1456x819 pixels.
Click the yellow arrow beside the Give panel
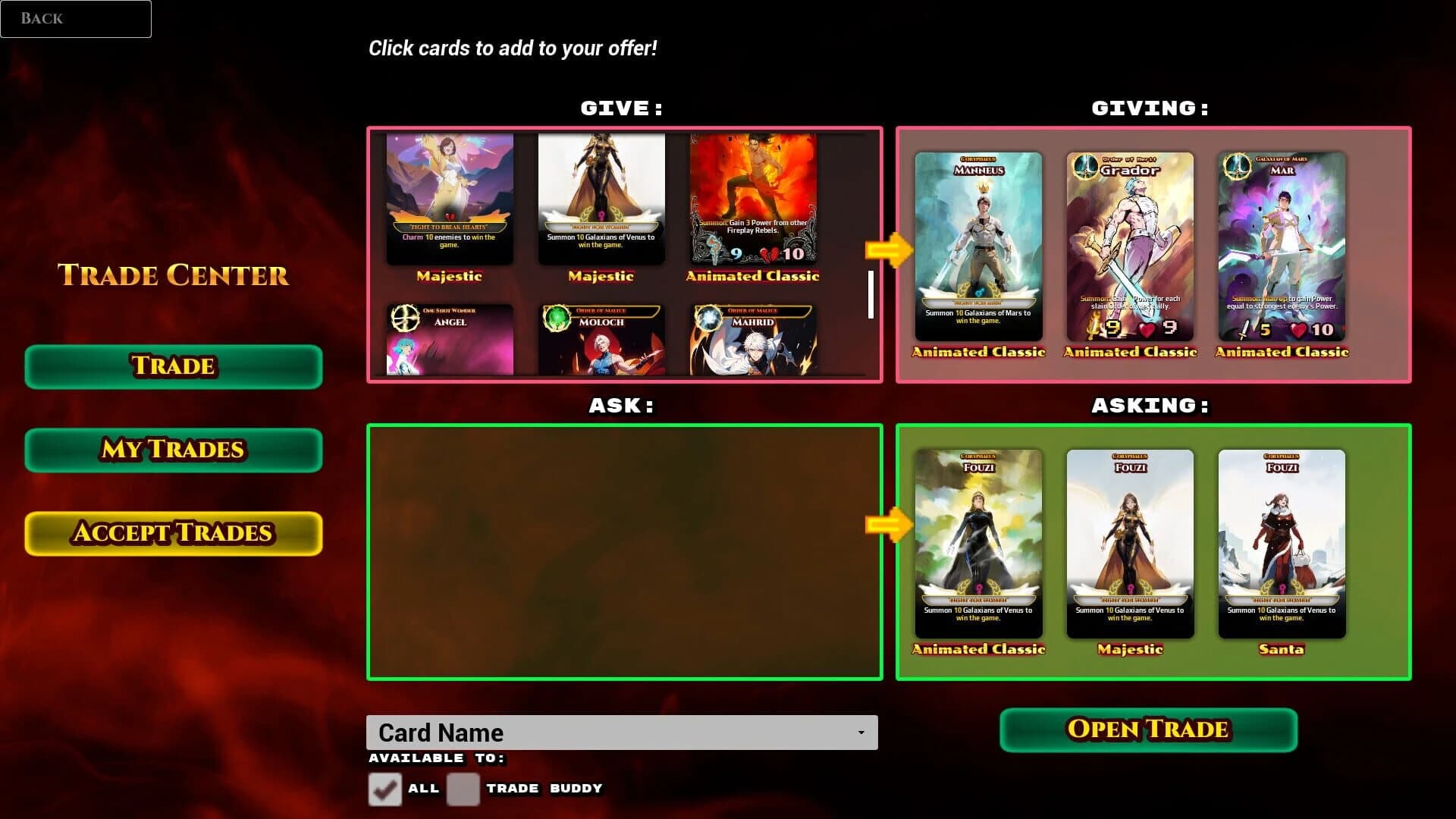tap(889, 248)
